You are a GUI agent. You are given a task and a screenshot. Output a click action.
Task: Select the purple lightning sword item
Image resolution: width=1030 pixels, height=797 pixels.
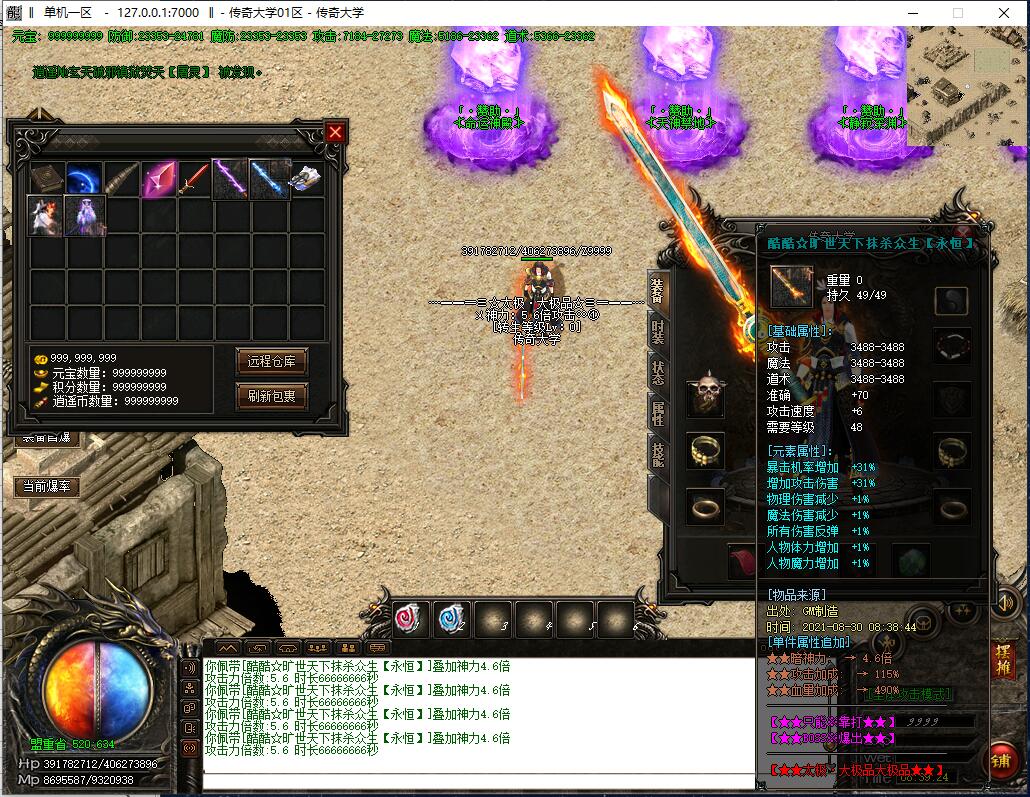231,180
